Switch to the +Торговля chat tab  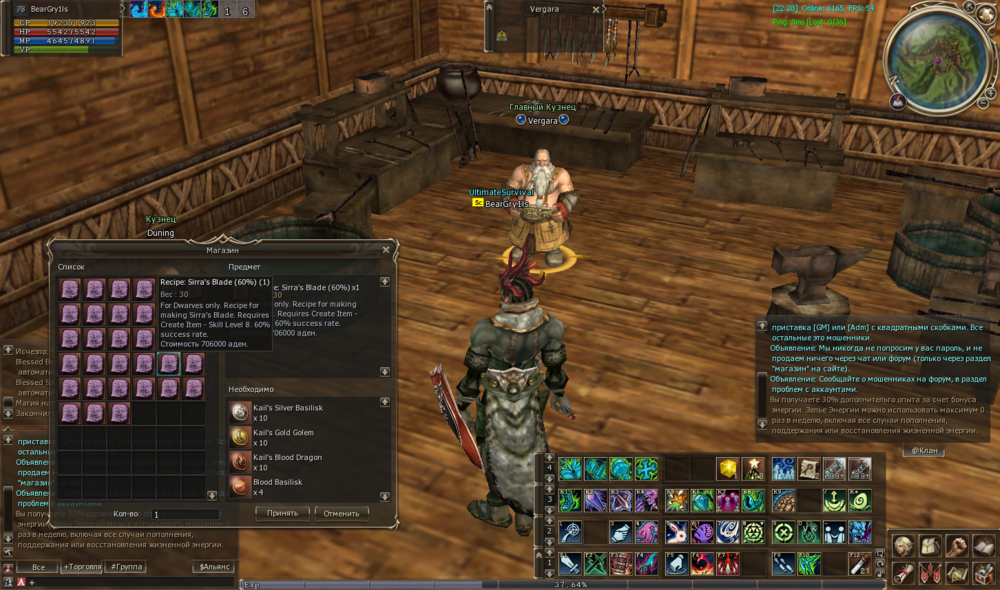pyautogui.click(x=81, y=567)
